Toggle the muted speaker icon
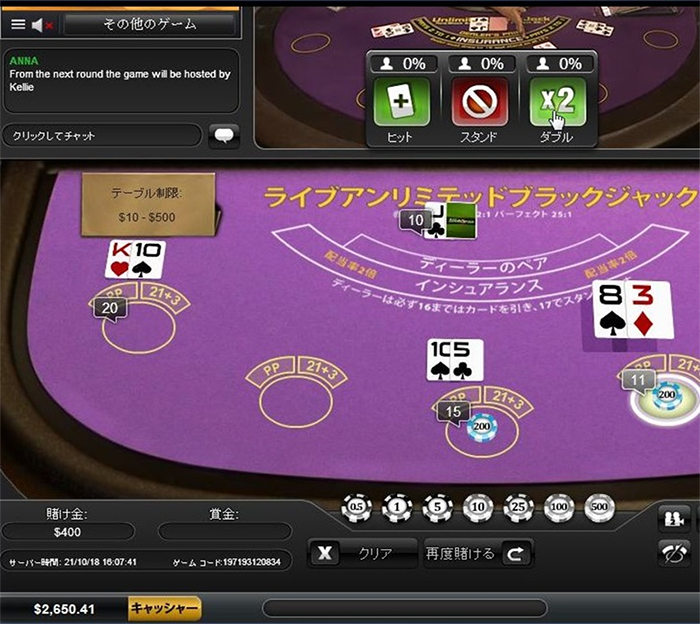The height and width of the screenshot is (624, 700). coord(41,24)
